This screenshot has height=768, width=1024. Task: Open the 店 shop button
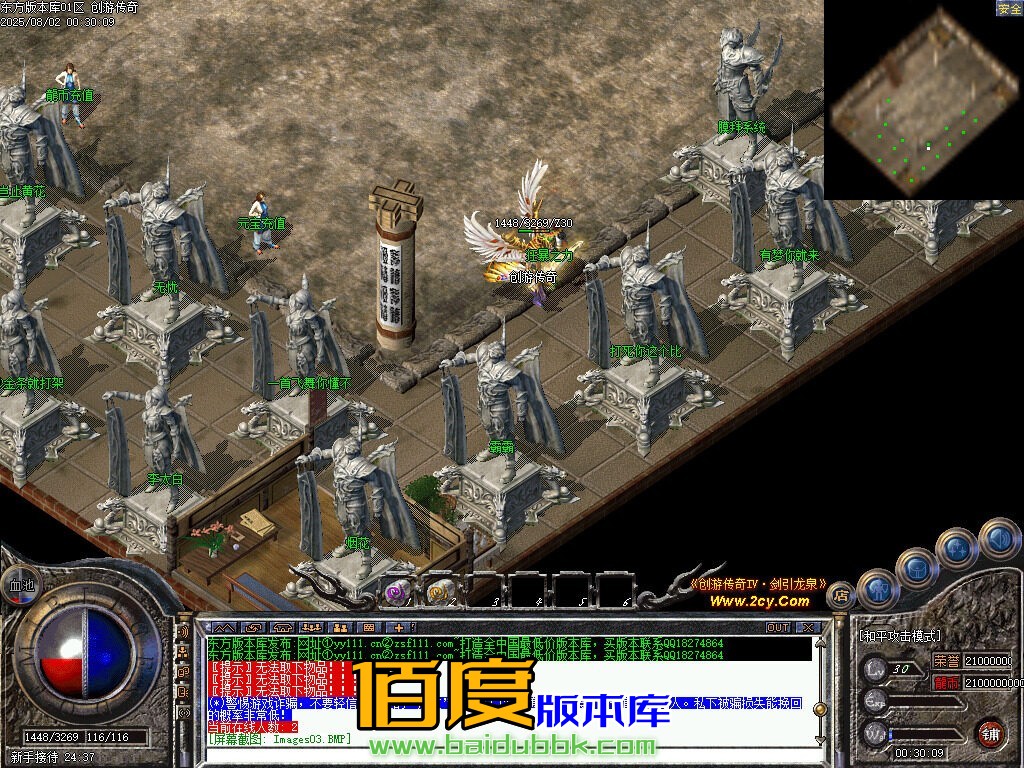841,594
